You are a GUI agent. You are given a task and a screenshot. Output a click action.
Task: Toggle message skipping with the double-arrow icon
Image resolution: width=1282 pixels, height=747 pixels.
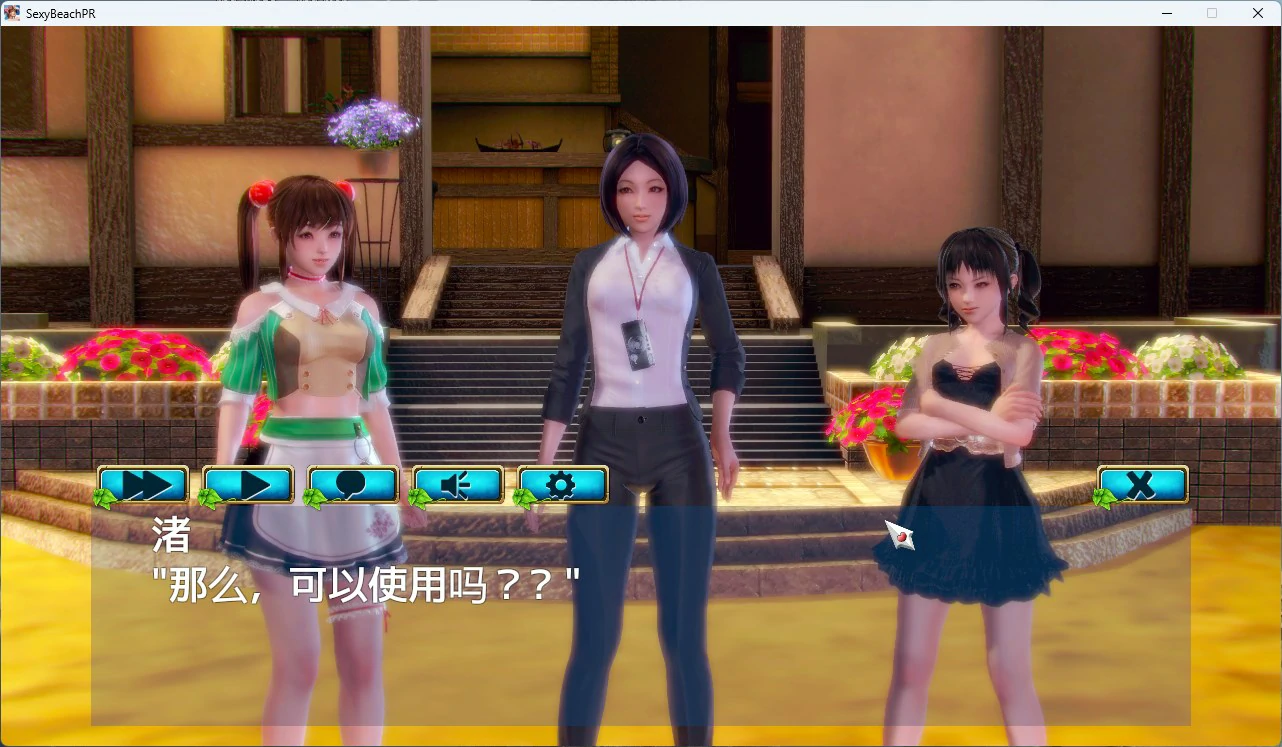(x=141, y=485)
